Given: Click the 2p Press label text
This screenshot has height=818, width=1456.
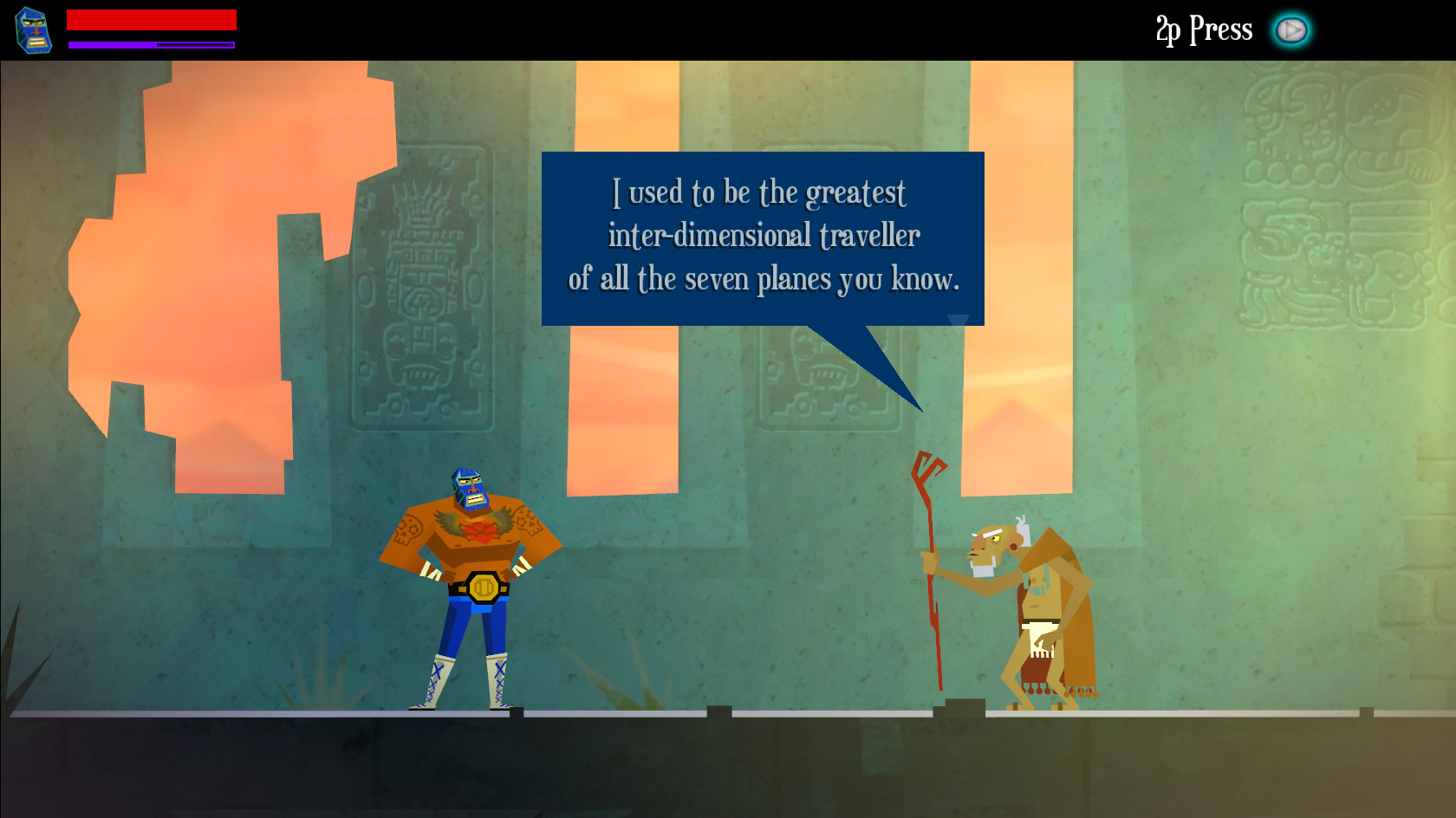Looking at the screenshot, I should click(1203, 29).
